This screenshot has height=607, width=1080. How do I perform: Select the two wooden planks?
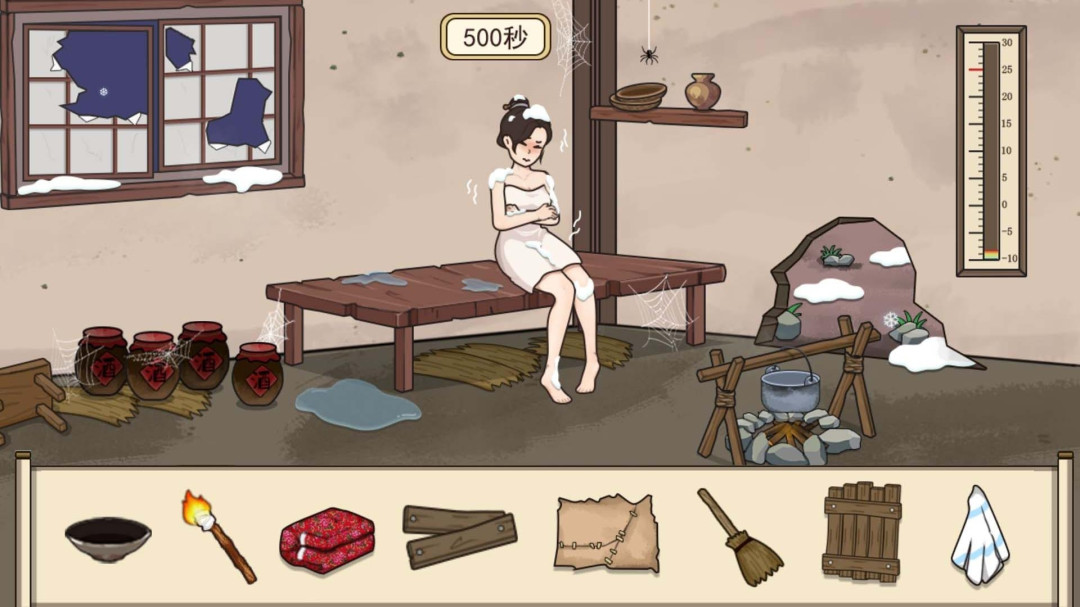point(460,535)
